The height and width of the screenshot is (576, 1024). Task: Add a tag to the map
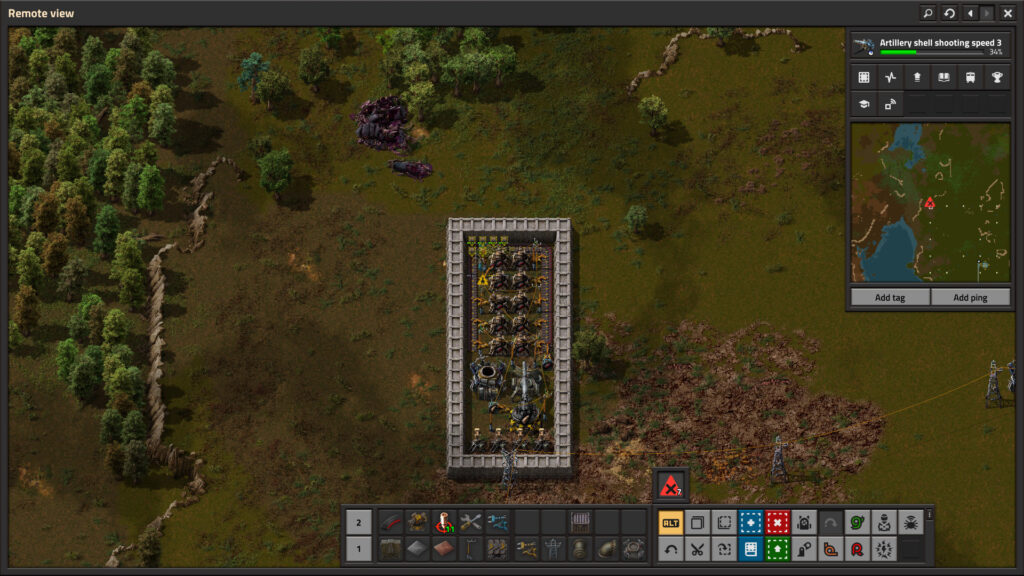click(890, 297)
